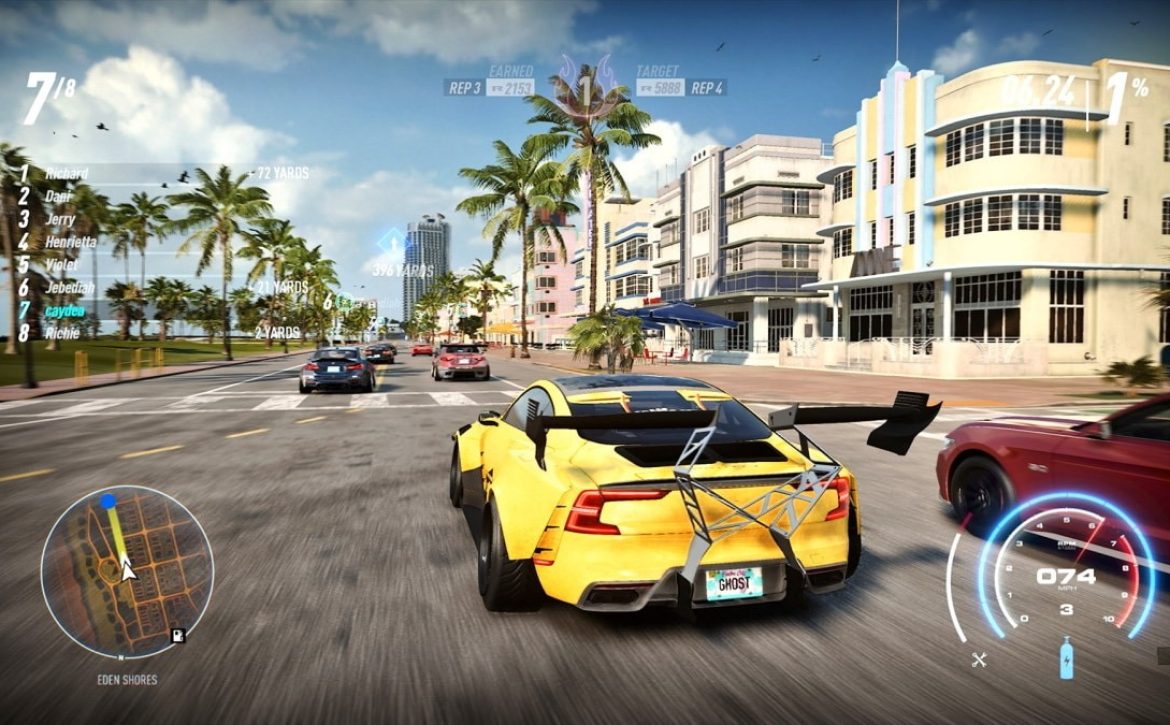Select the blue checkpoint dot on minimap
1170x725 pixels.
[x=108, y=501]
